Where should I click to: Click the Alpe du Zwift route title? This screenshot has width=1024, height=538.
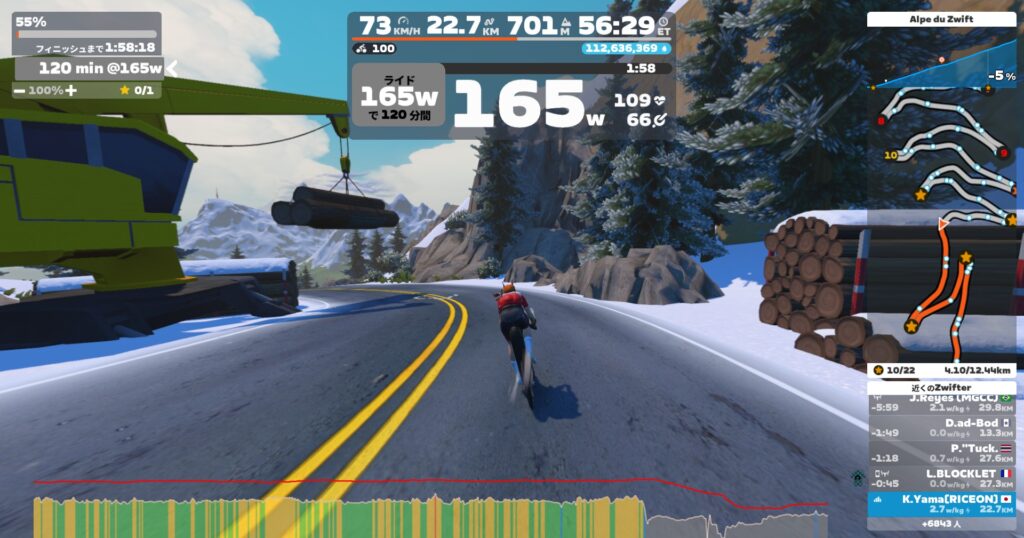click(941, 19)
